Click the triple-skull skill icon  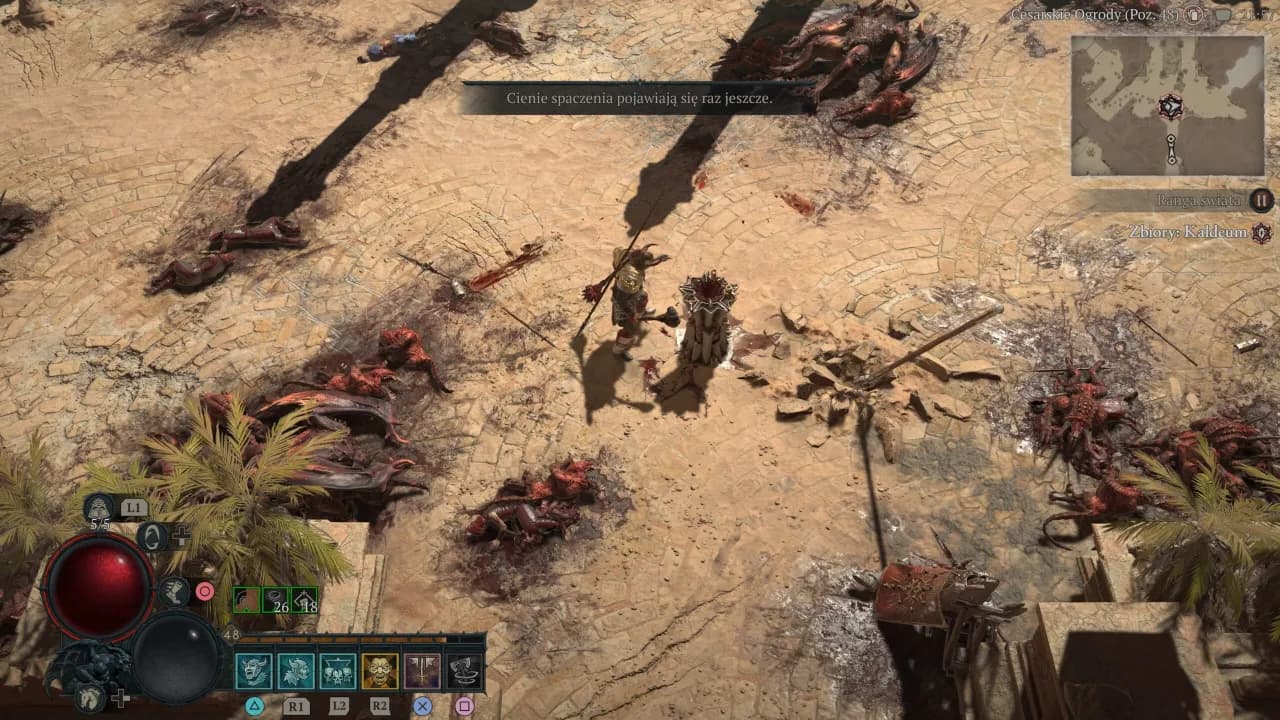click(x=338, y=671)
